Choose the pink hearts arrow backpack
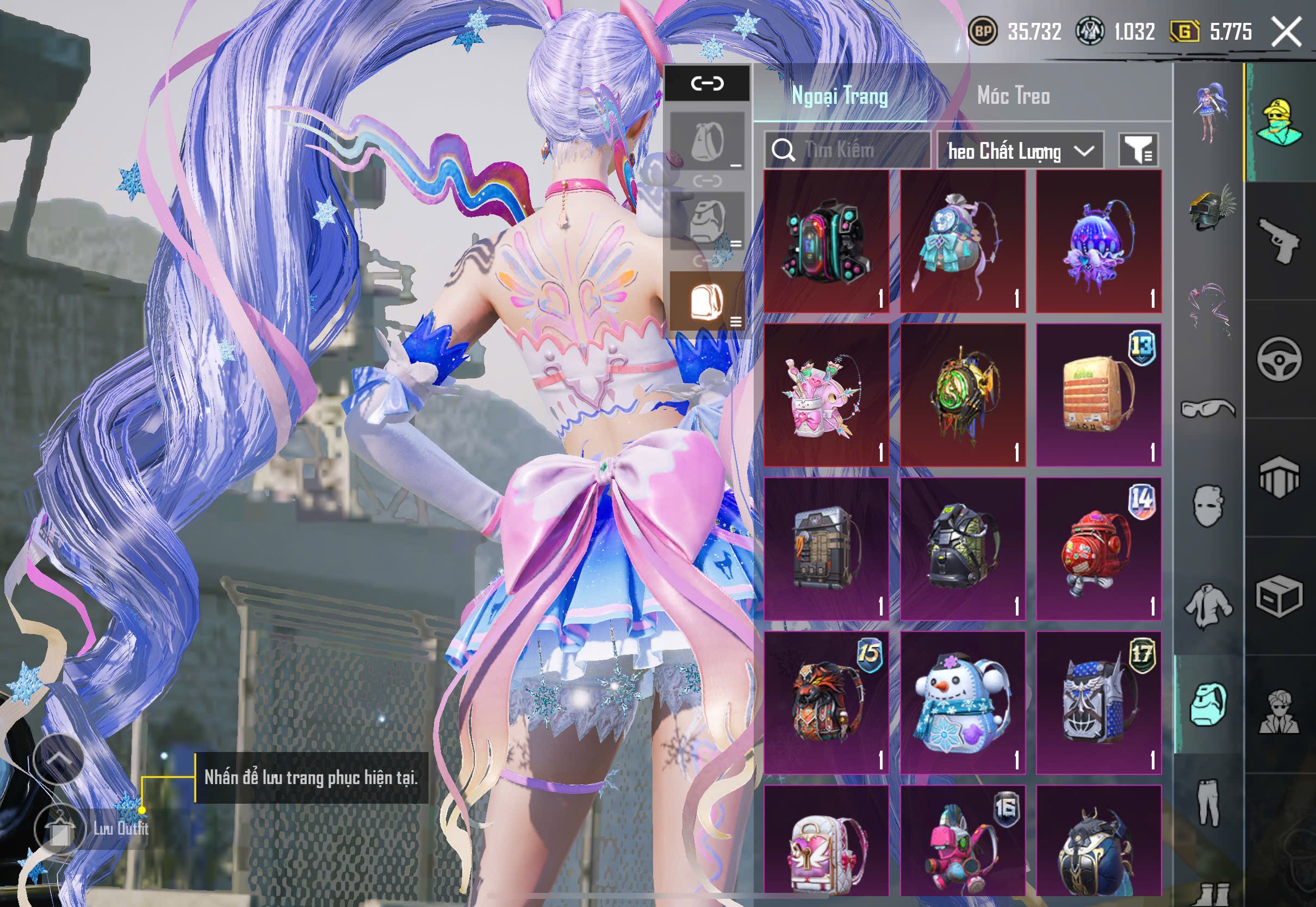The image size is (1316, 907). tap(826, 395)
